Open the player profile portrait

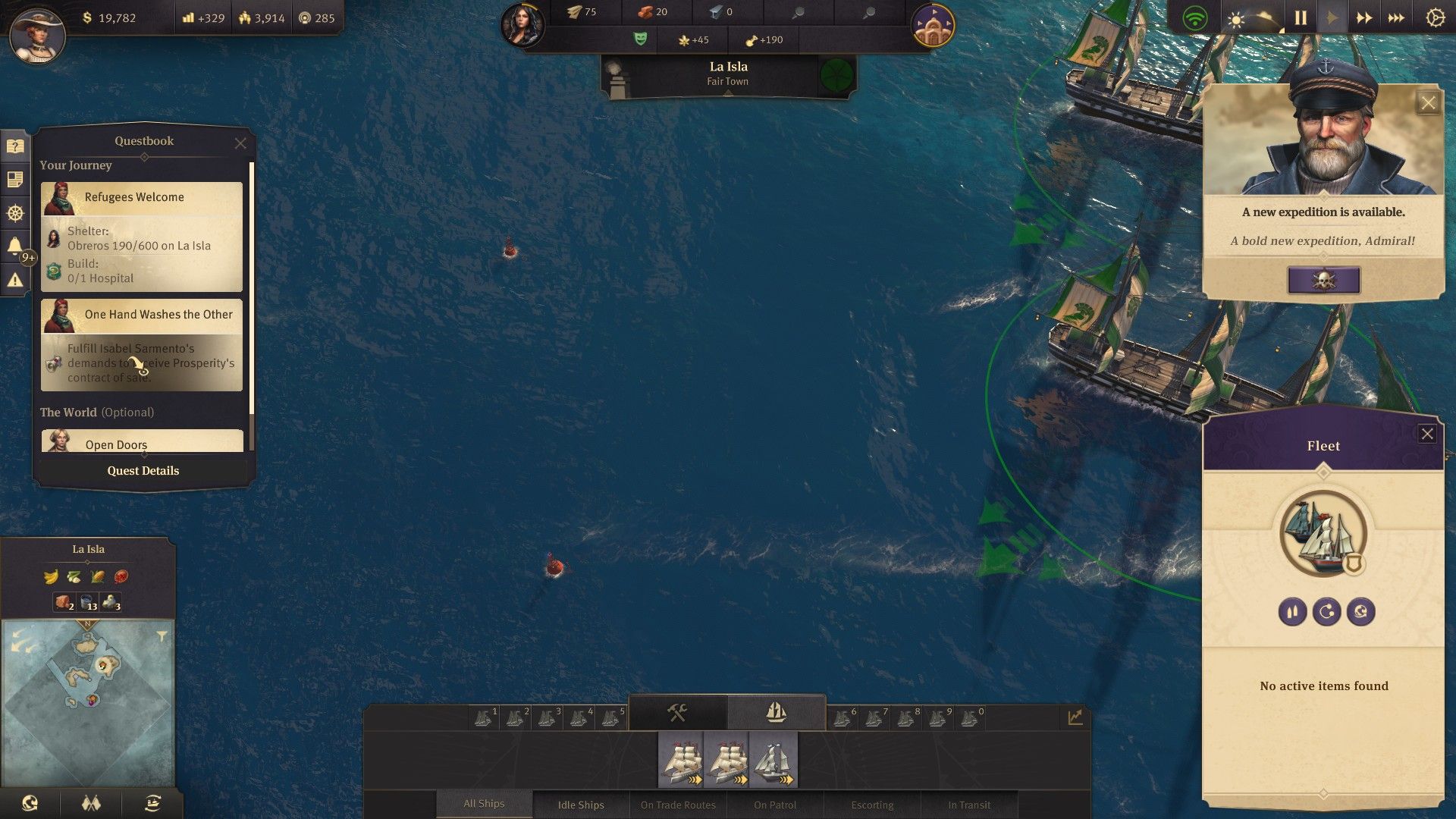point(36,35)
